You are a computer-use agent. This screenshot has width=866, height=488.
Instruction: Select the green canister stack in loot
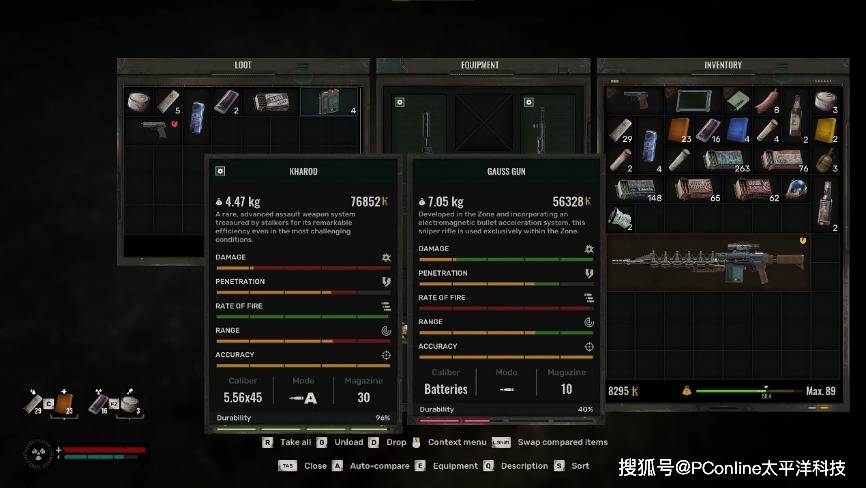coord(328,102)
